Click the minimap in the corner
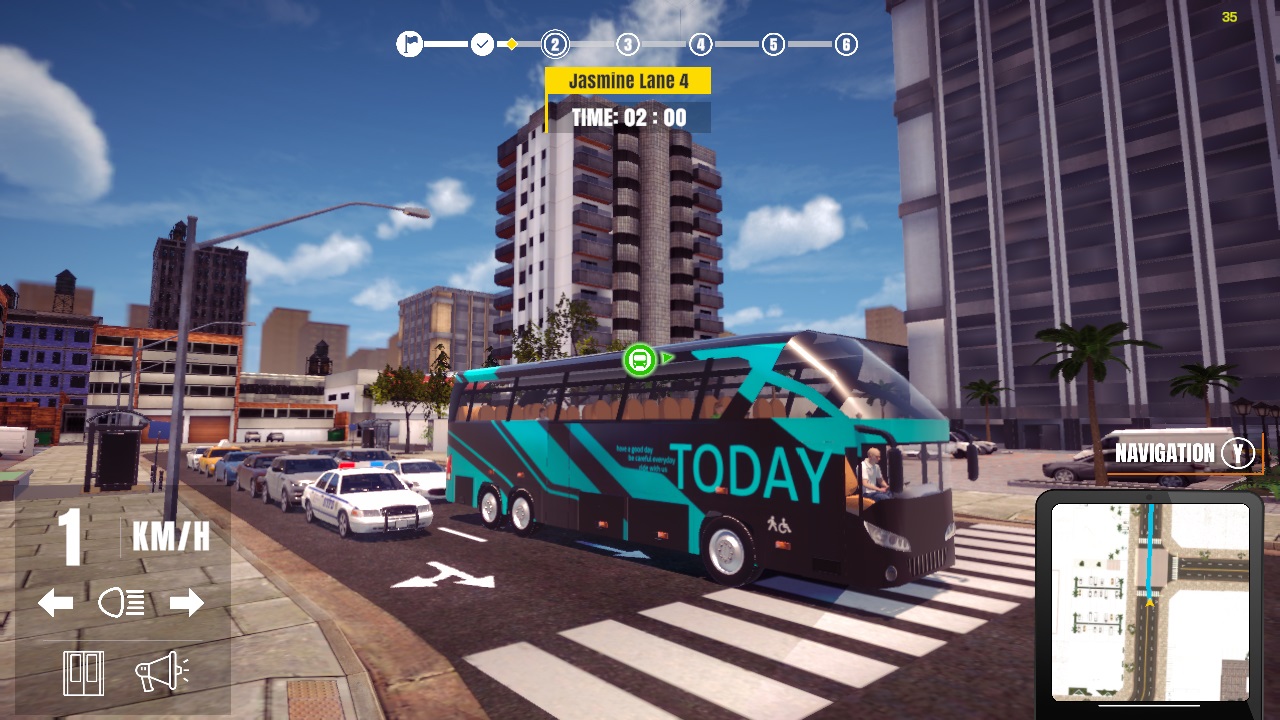 pos(1151,600)
